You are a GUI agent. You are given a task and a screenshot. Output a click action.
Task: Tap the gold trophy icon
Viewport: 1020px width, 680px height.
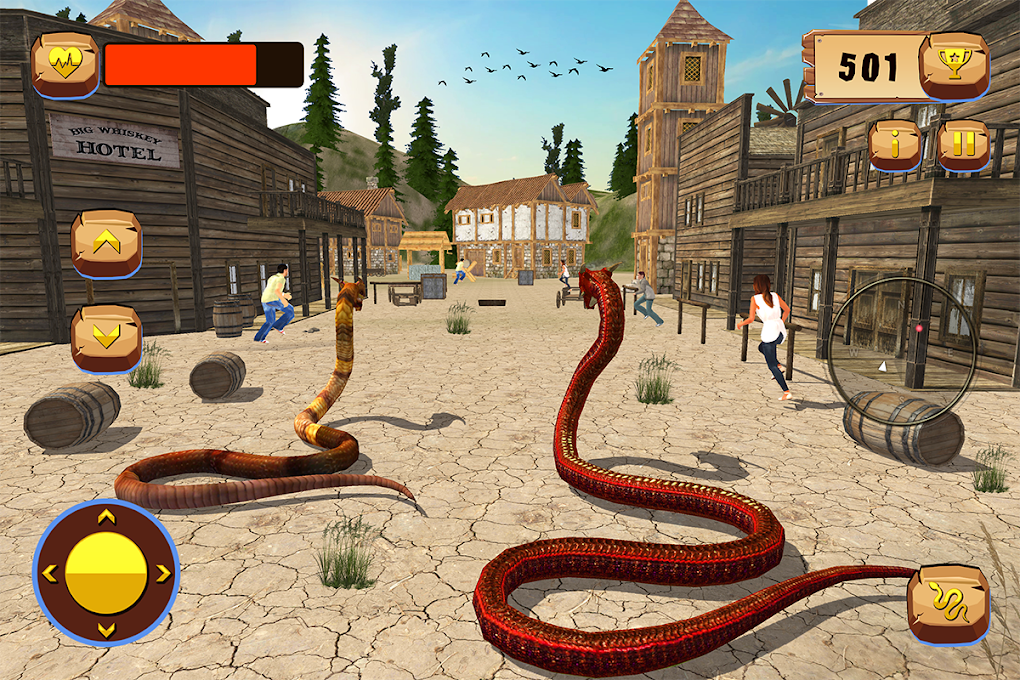[953, 65]
